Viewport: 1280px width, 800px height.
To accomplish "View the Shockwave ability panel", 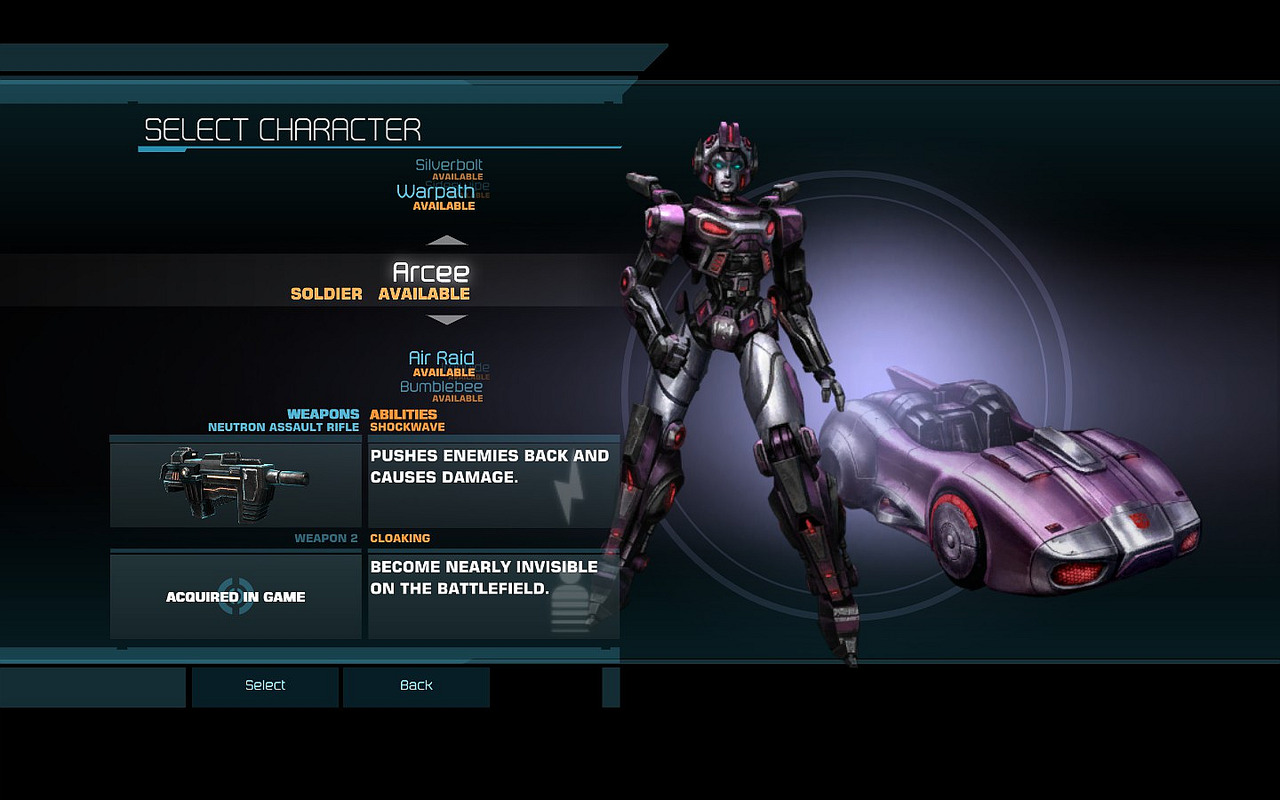I will 493,484.
